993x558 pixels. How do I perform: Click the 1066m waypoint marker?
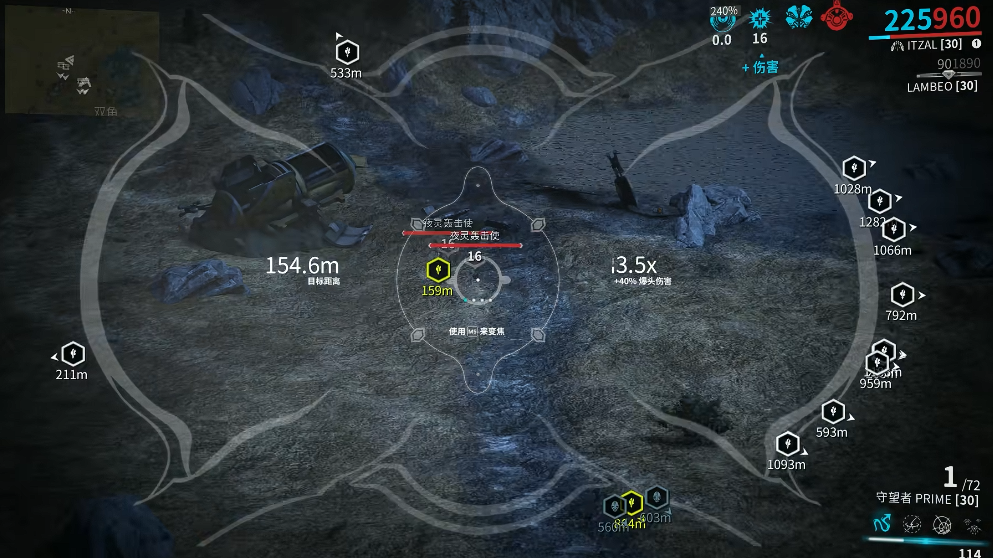click(x=893, y=230)
